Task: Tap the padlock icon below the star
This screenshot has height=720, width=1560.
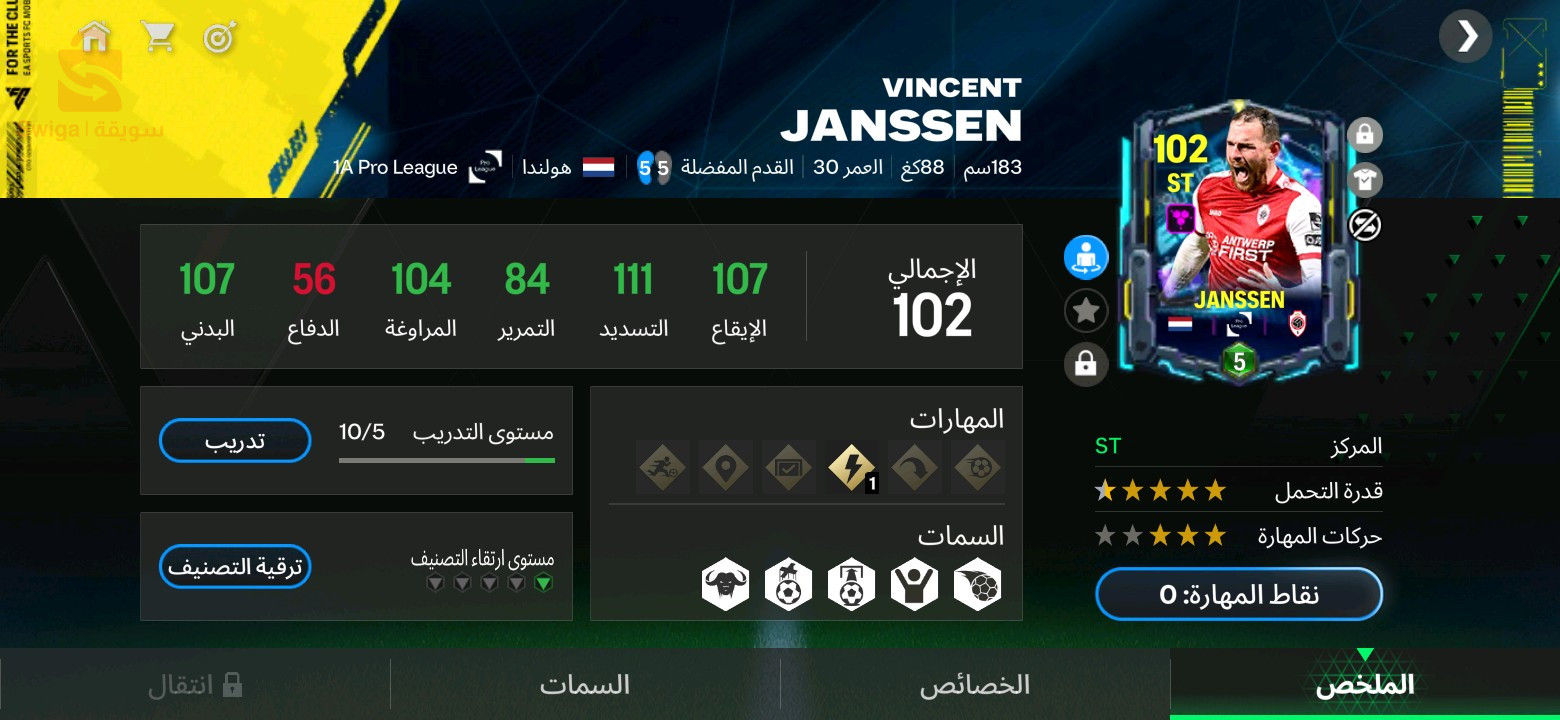Action: [1086, 364]
